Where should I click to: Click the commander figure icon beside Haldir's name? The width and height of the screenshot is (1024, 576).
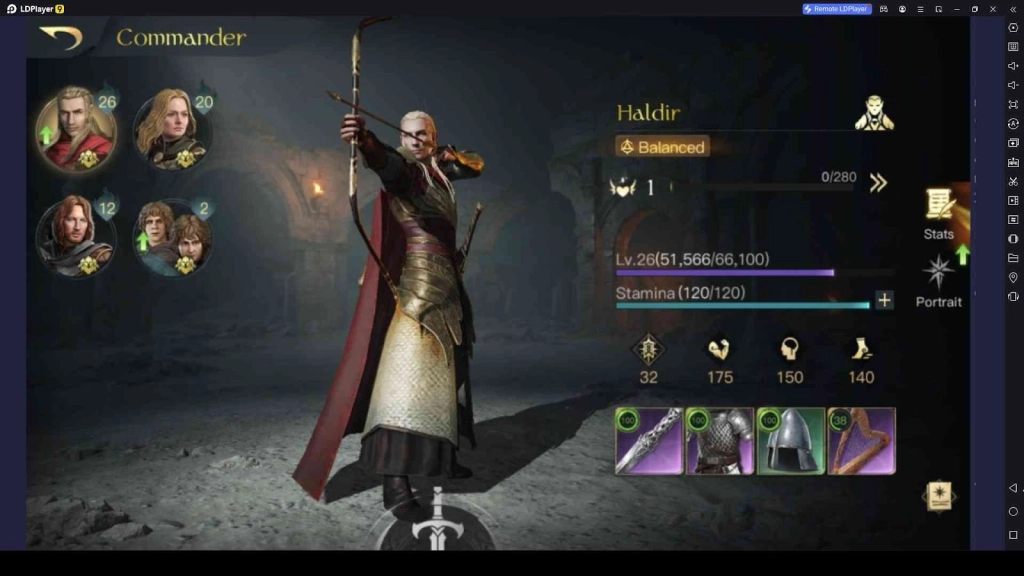pos(874,113)
